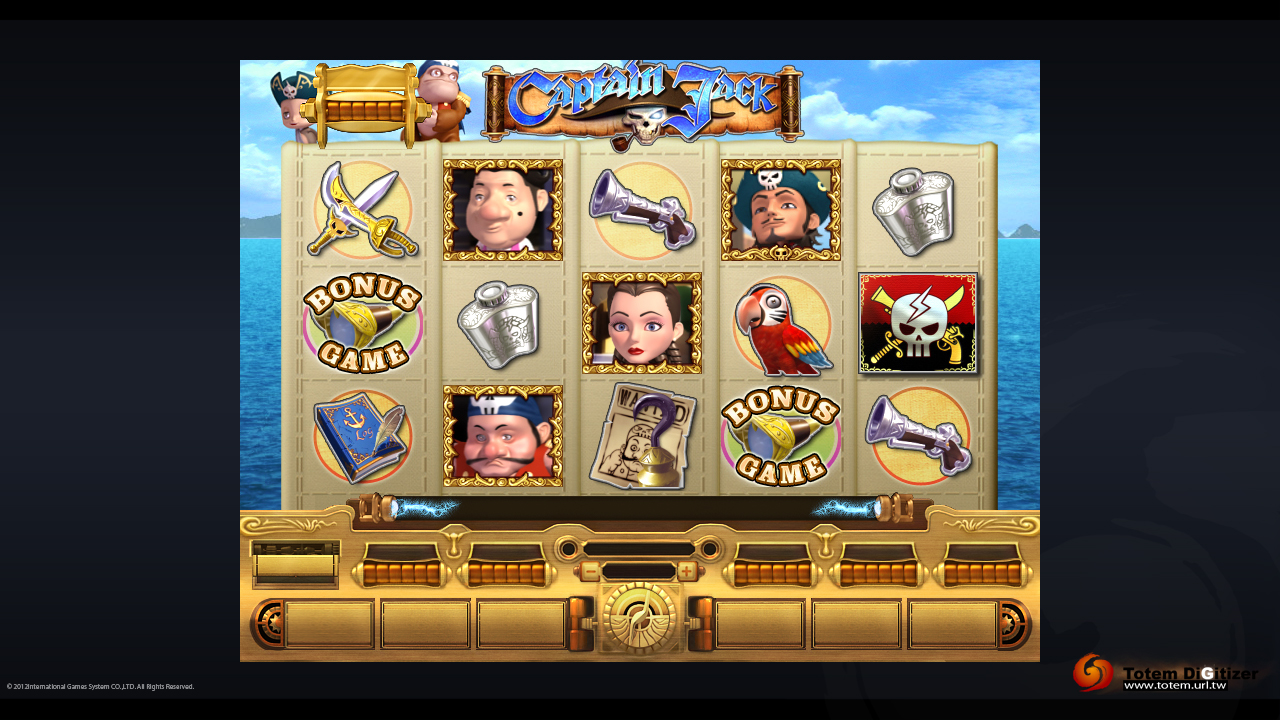The image size is (1280, 720).
Task: Click the minus bet stepper button
Action: click(590, 572)
